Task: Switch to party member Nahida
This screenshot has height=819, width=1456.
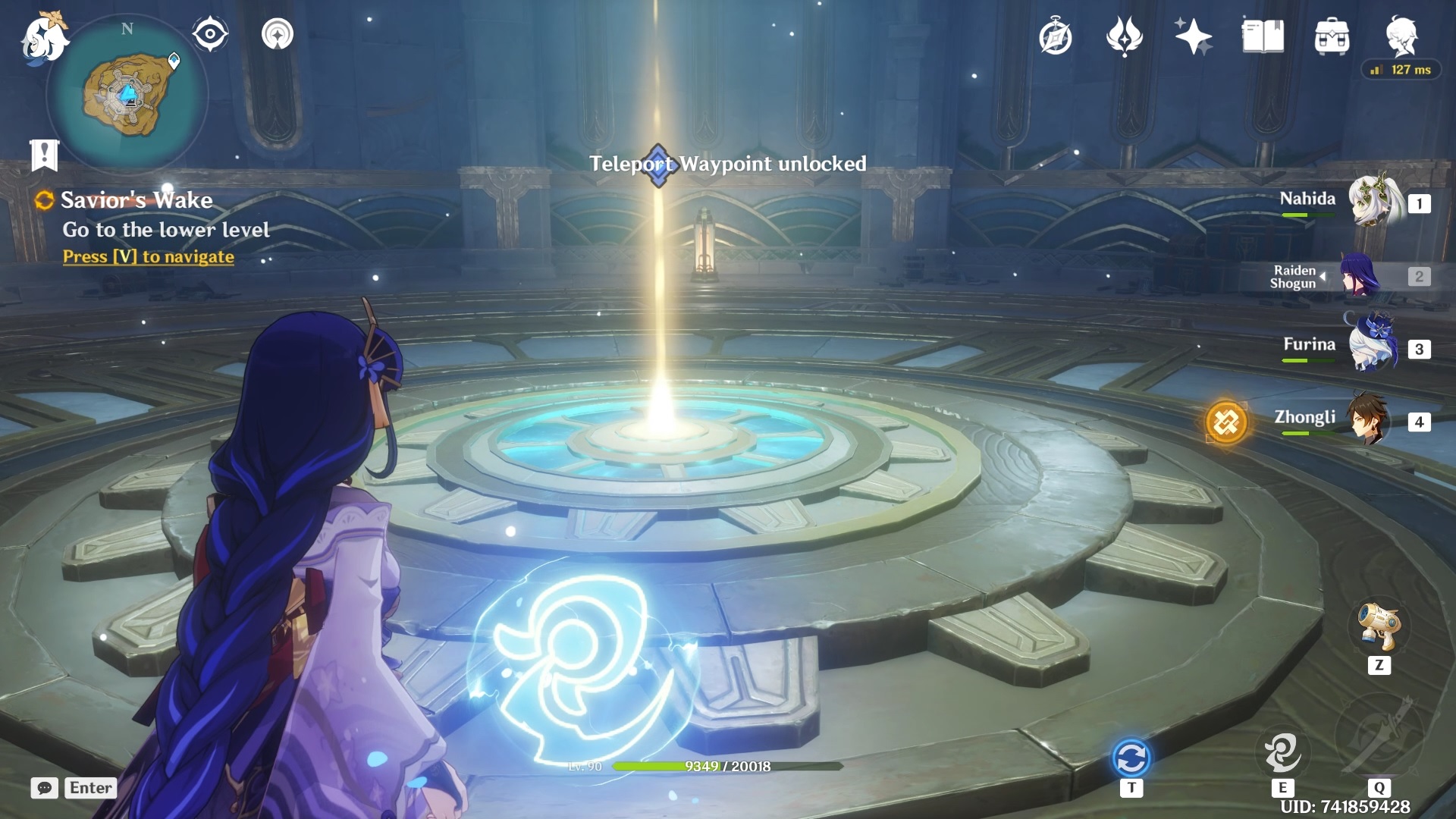Action: 1373,202
